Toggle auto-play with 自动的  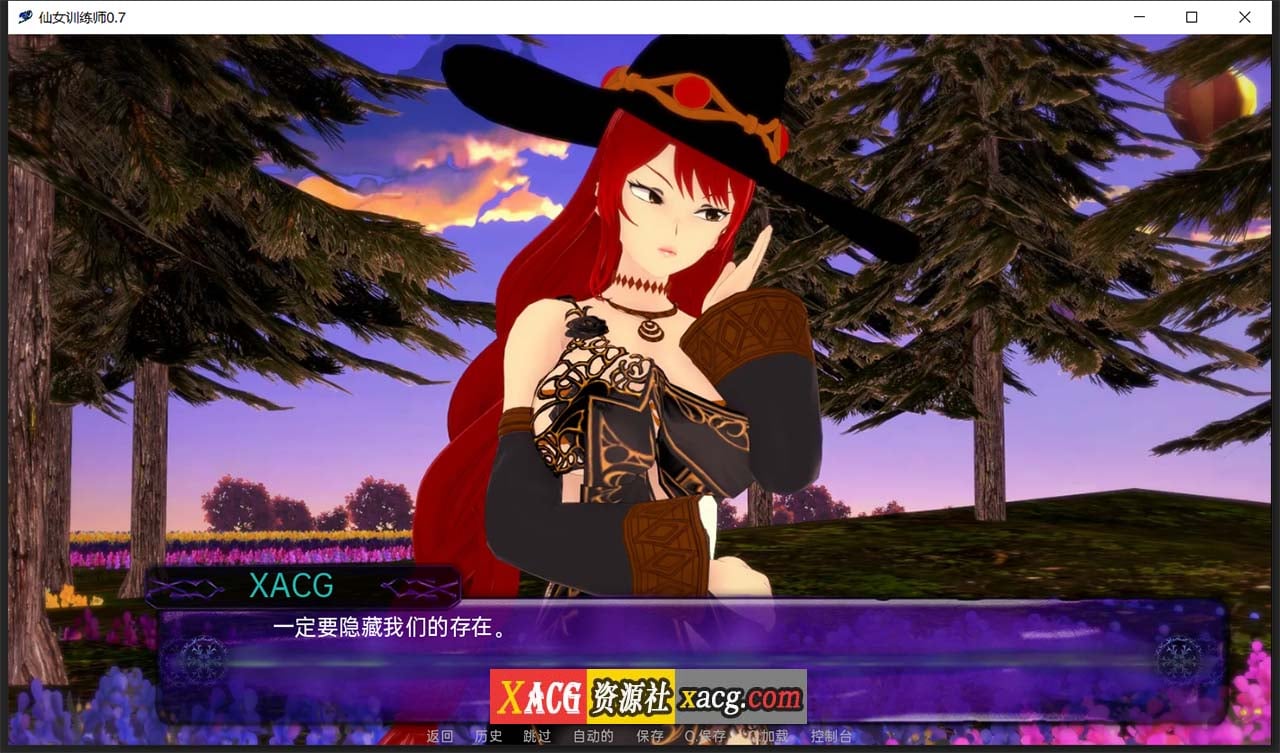[x=592, y=735]
